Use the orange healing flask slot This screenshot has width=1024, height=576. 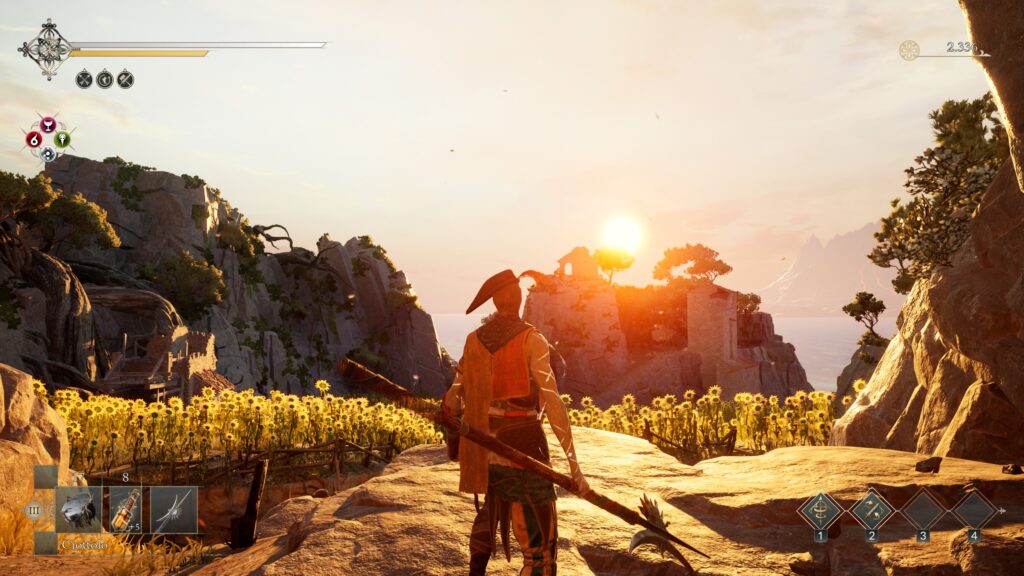coord(126,509)
